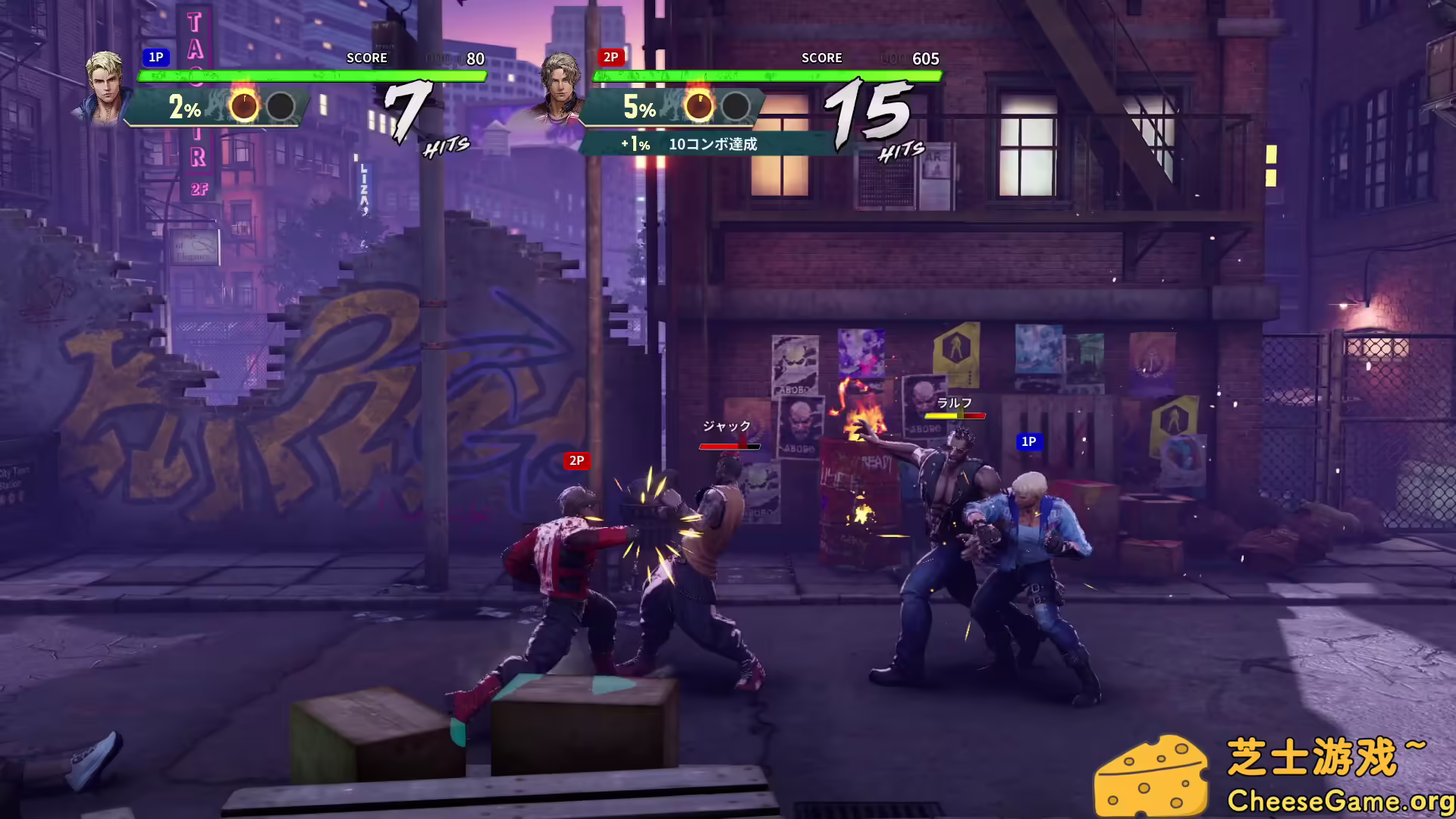This screenshot has height=819, width=1456.
Task: Click the empty second special orb for player 1
Action: (x=281, y=107)
